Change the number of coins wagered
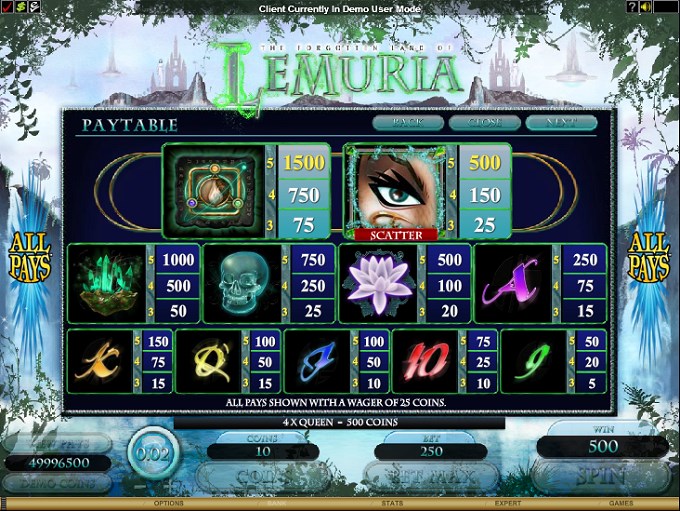 (263, 477)
